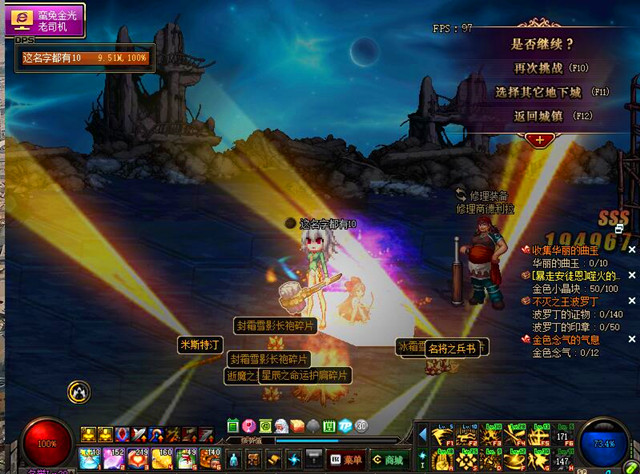Click the blue left arrow beside skill bar
This screenshot has height=474, width=640.
(x=422, y=434)
